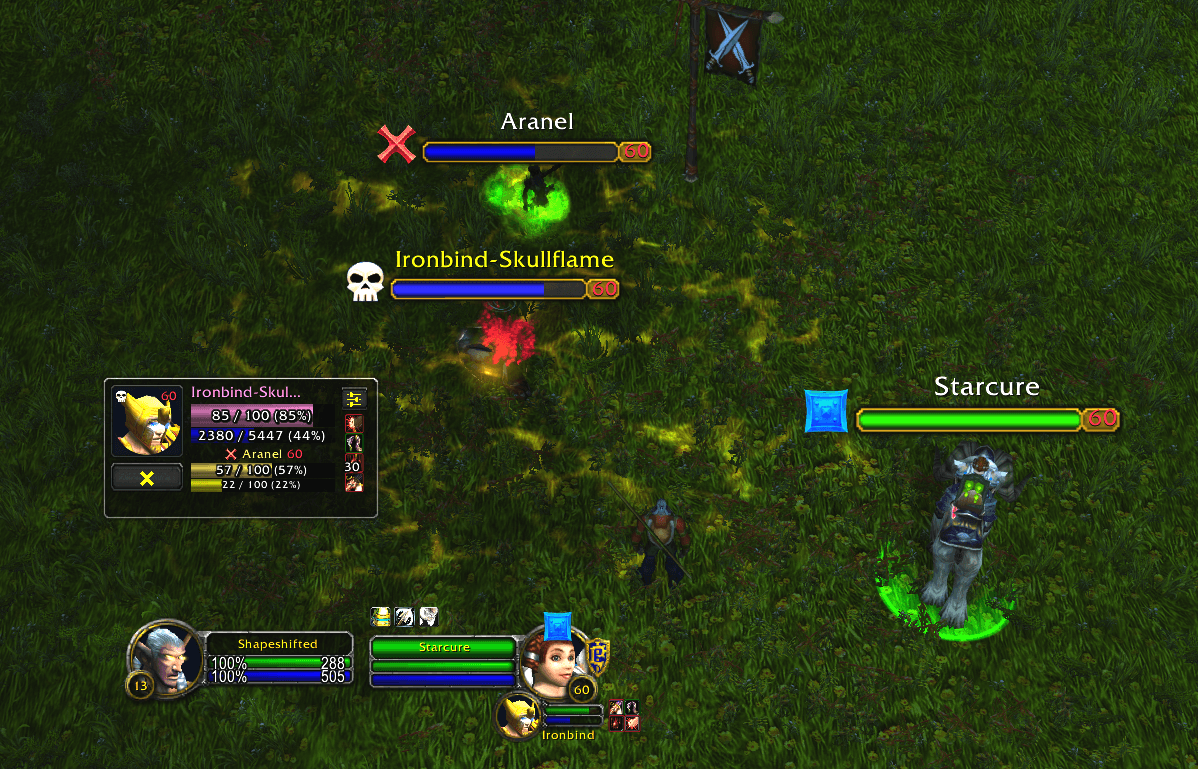Click the gold helmet buff icon above Starcure
1198x769 pixels.
pyautogui.click(x=381, y=617)
